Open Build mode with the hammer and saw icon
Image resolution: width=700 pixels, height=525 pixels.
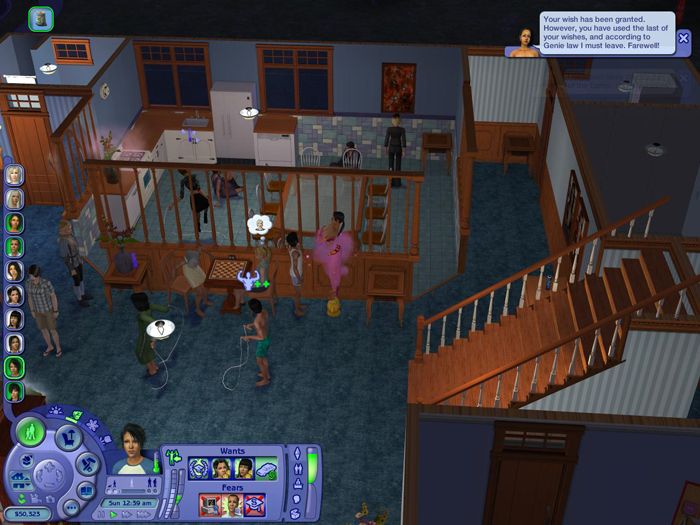[x=88, y=463]
